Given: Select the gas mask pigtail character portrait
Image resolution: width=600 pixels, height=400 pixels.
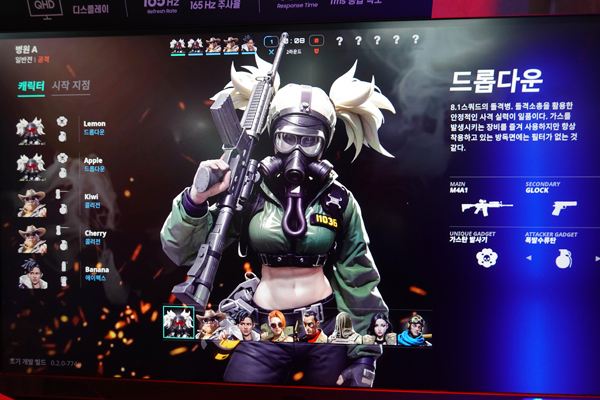Looking at the screenshot, I should [x=178, y=322].
